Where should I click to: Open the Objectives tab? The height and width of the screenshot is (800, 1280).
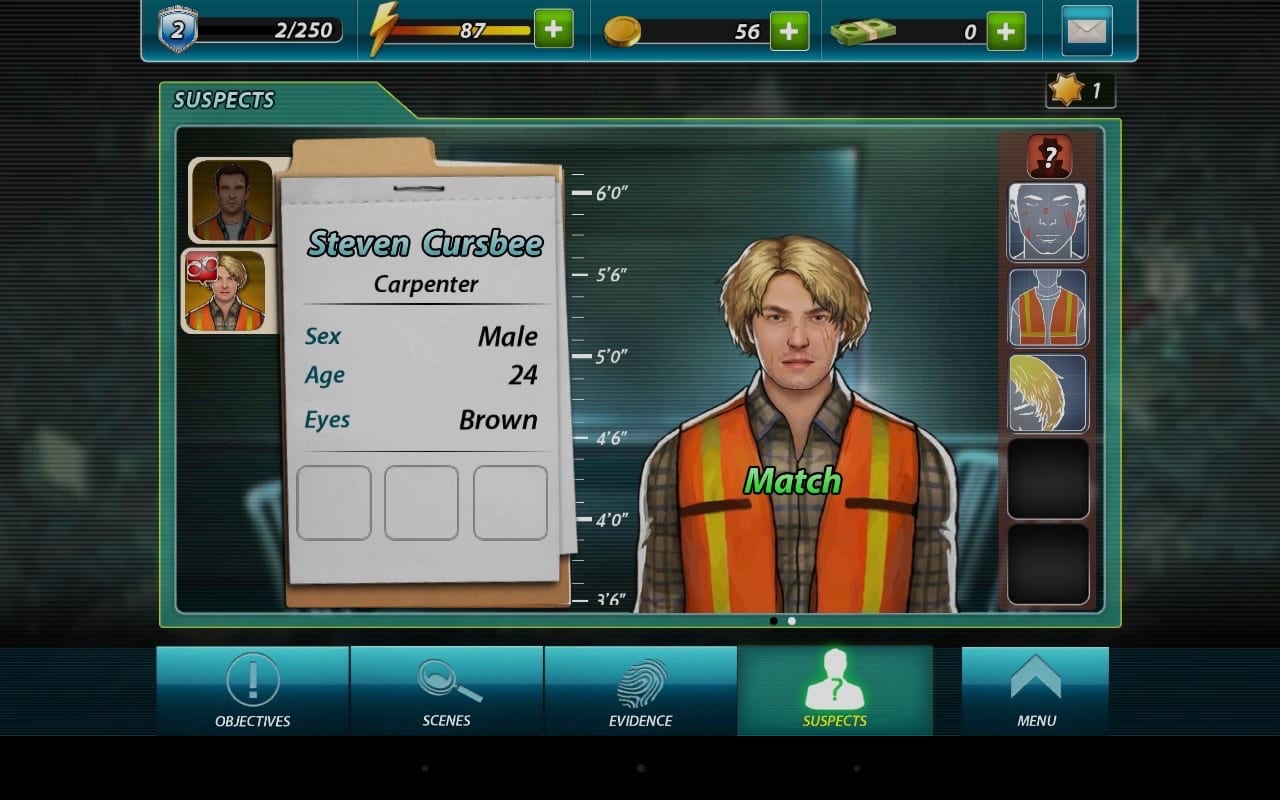coord(252,691)
